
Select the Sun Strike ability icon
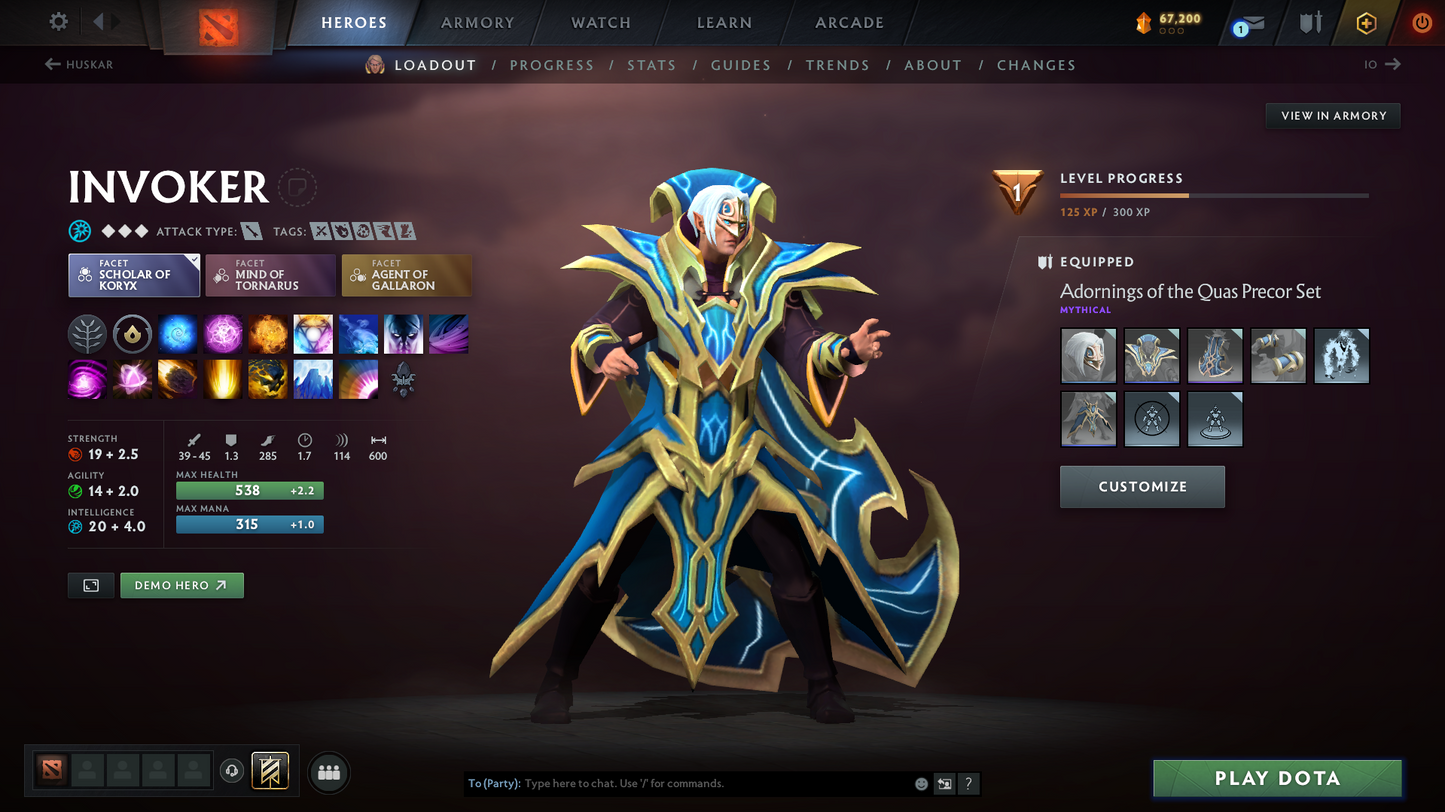(x=222, y=379)
